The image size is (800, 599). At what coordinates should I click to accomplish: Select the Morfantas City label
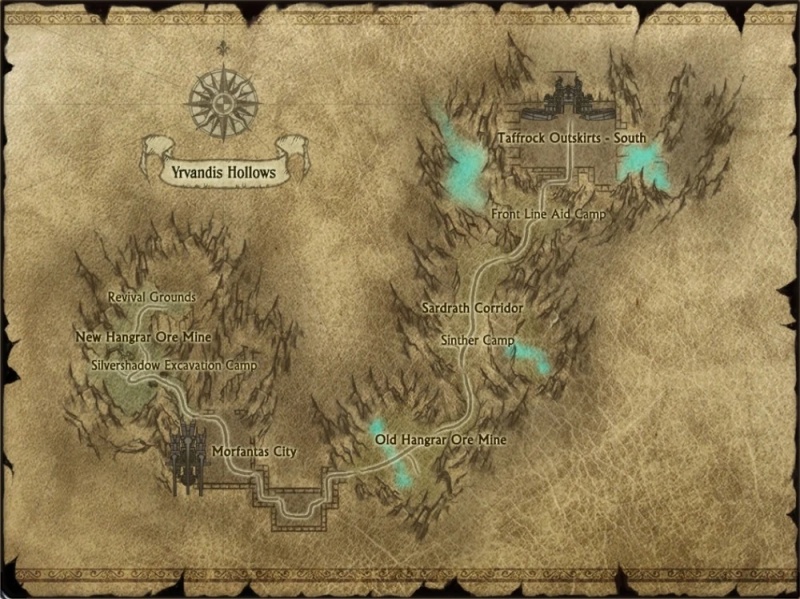click(x=254, y=452)
